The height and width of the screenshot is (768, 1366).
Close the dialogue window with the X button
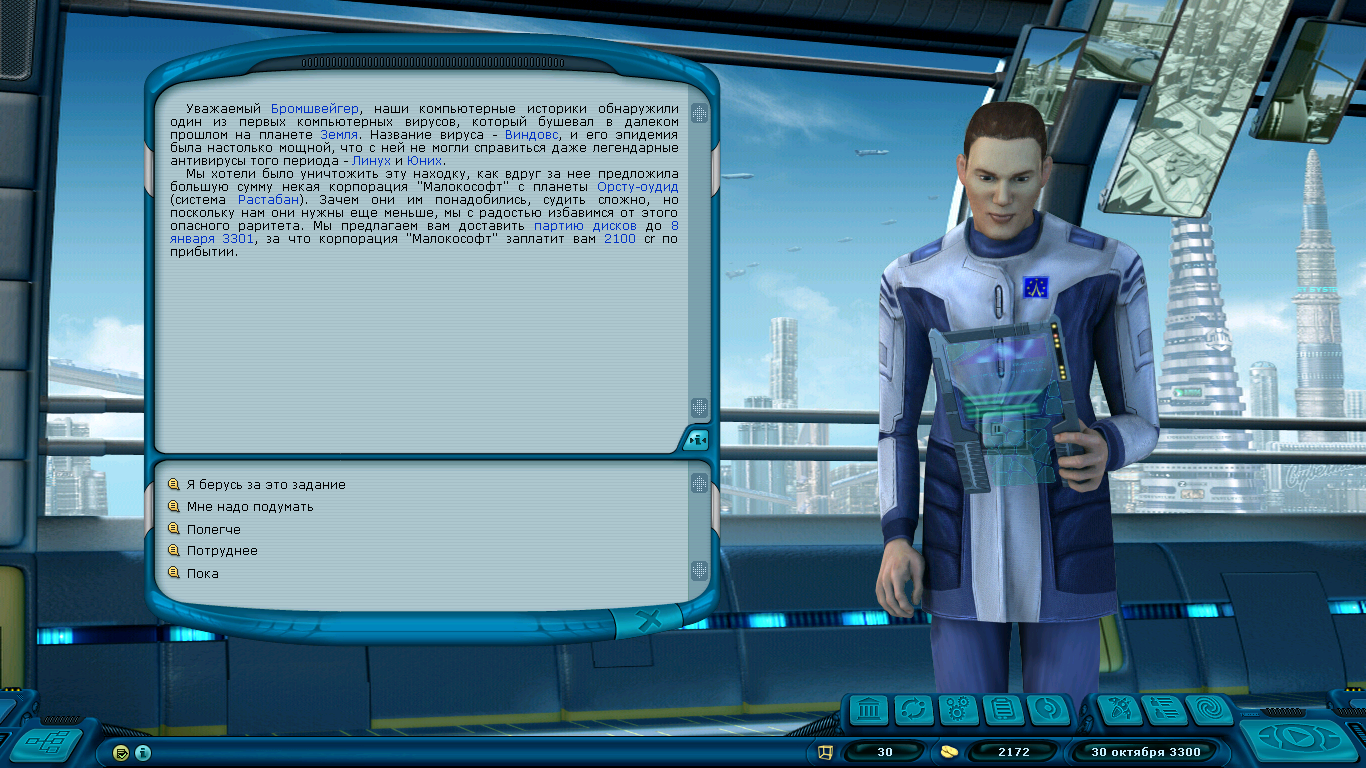649,621
